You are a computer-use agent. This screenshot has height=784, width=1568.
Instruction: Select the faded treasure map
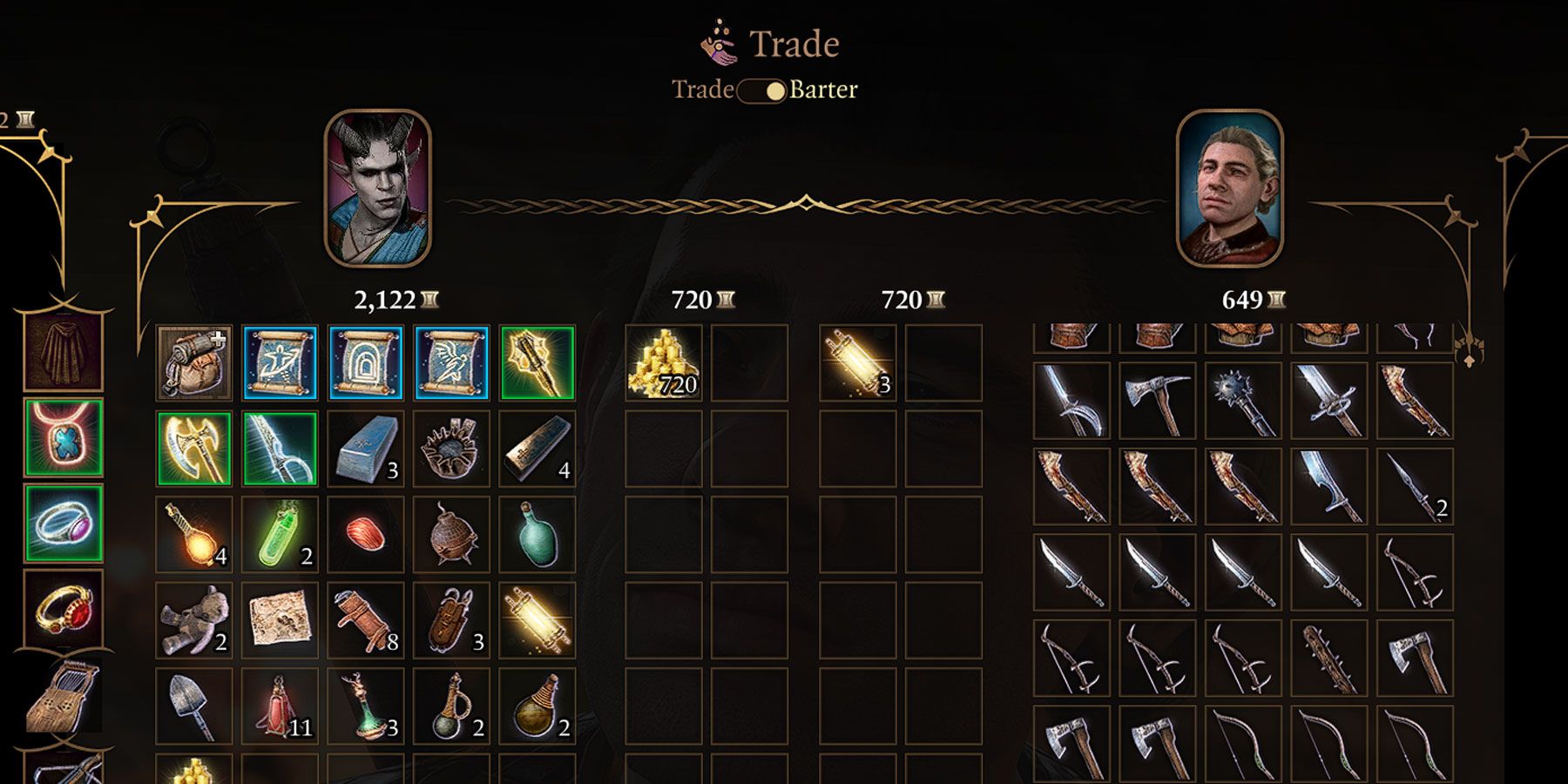[279, 622]
